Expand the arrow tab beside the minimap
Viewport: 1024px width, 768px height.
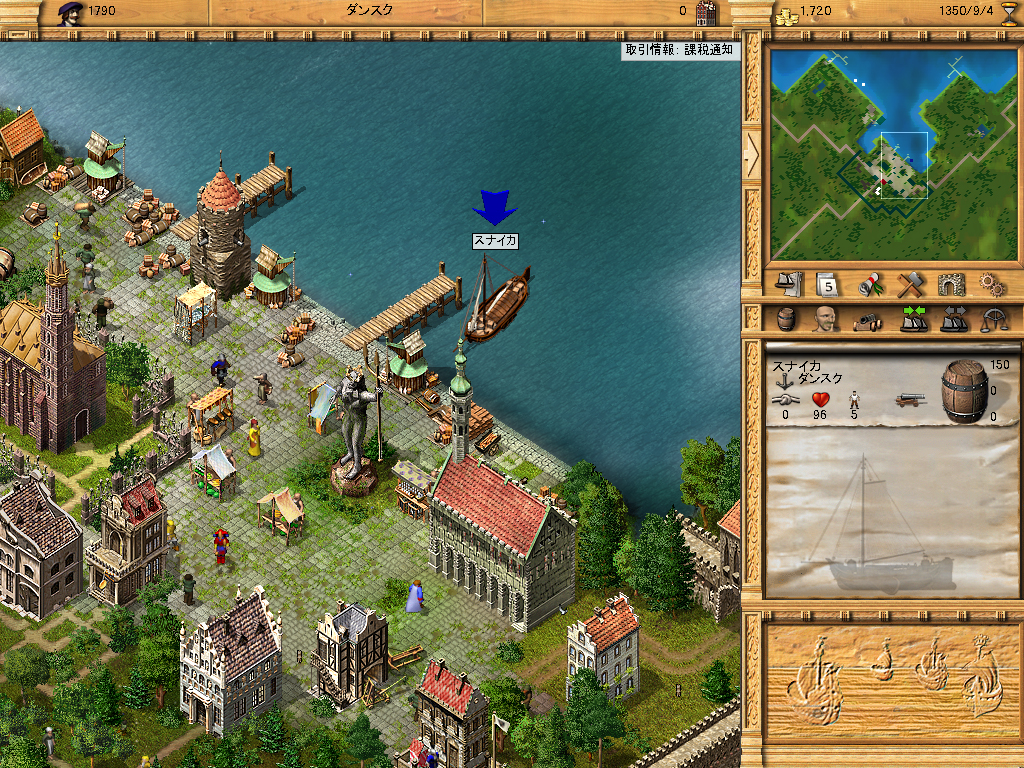[752, 152]
